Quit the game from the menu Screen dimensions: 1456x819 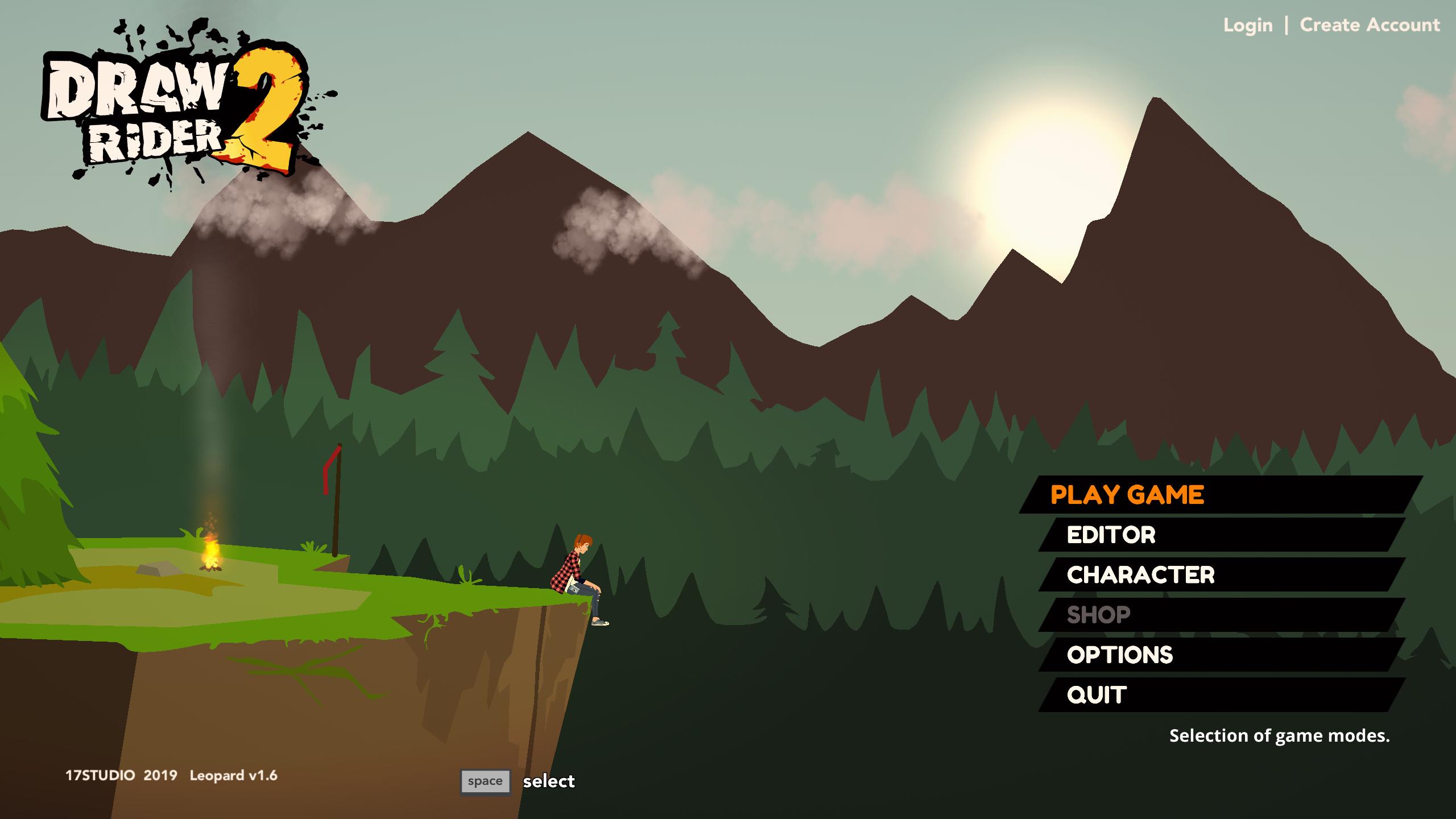click(1097, 695)
